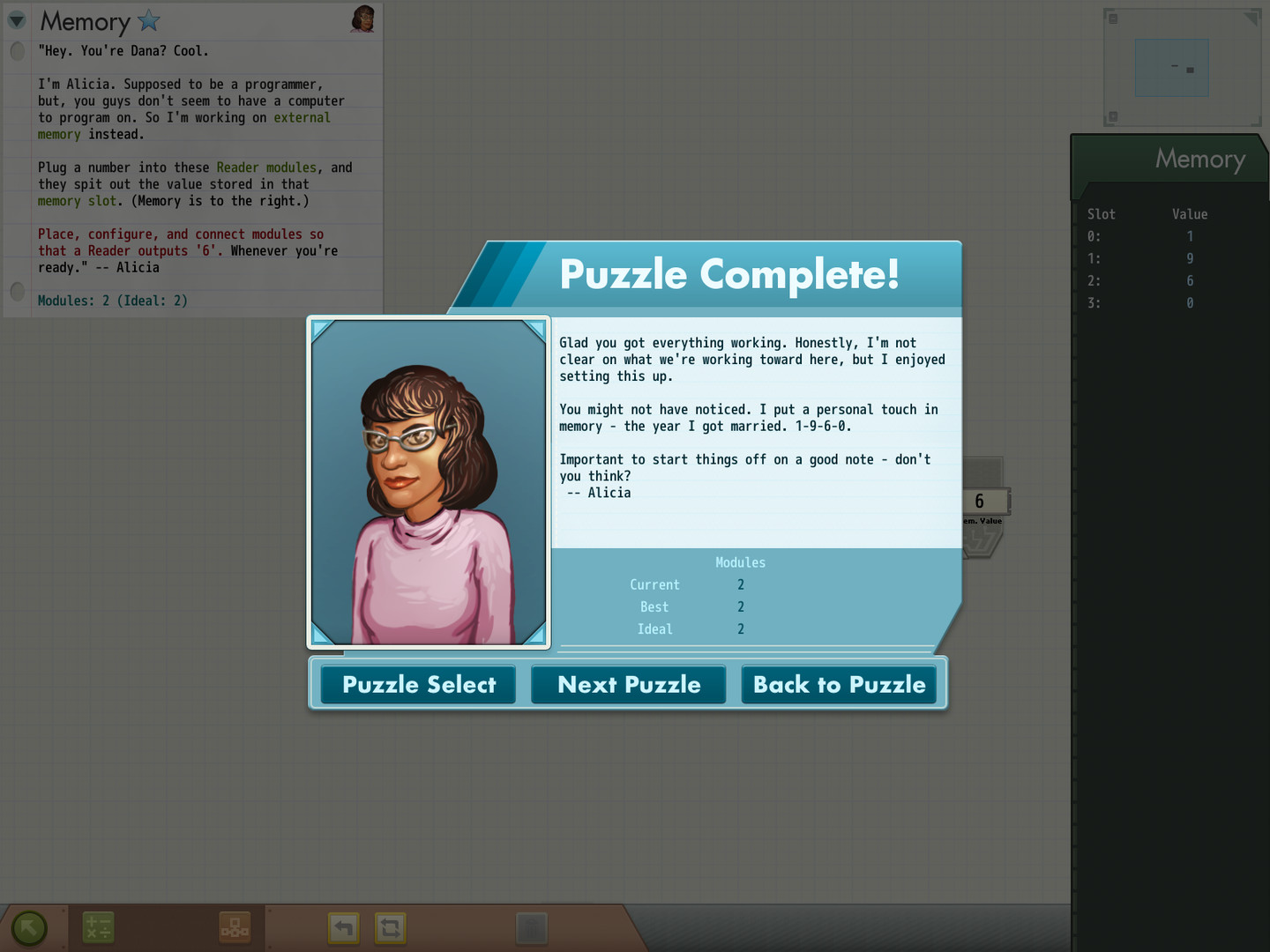
Task: Click the loop arrows toolbar button
Action: 391,927
